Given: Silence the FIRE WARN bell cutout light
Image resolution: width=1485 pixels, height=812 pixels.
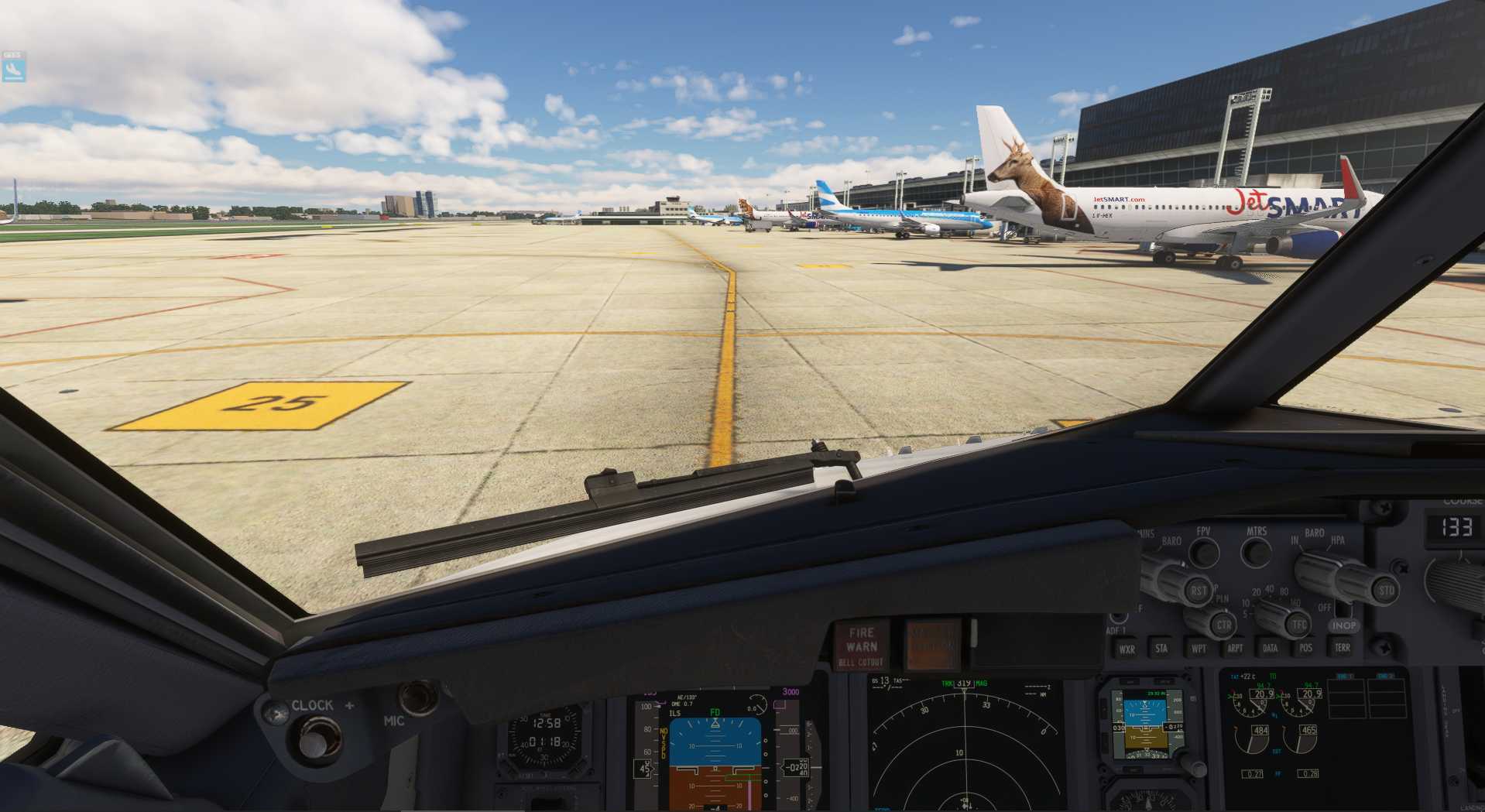Looking at the screenshot, I should (x=860, y=646).
